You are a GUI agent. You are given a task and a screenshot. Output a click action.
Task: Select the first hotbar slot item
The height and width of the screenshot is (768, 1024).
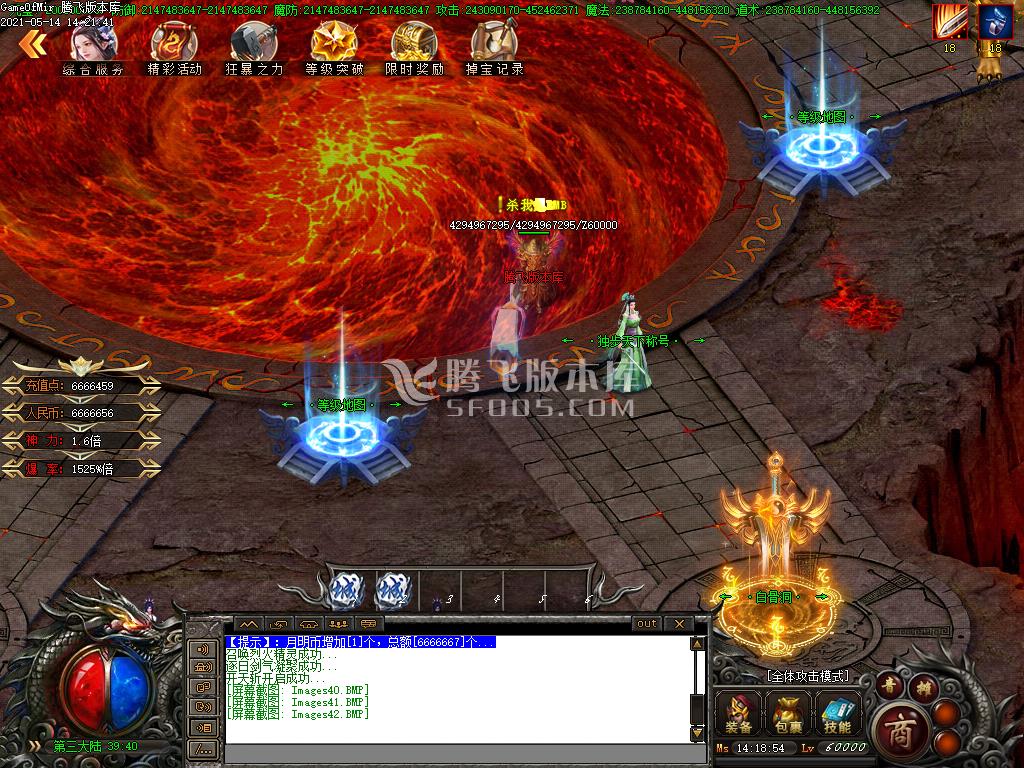click(x=346, y=590)
